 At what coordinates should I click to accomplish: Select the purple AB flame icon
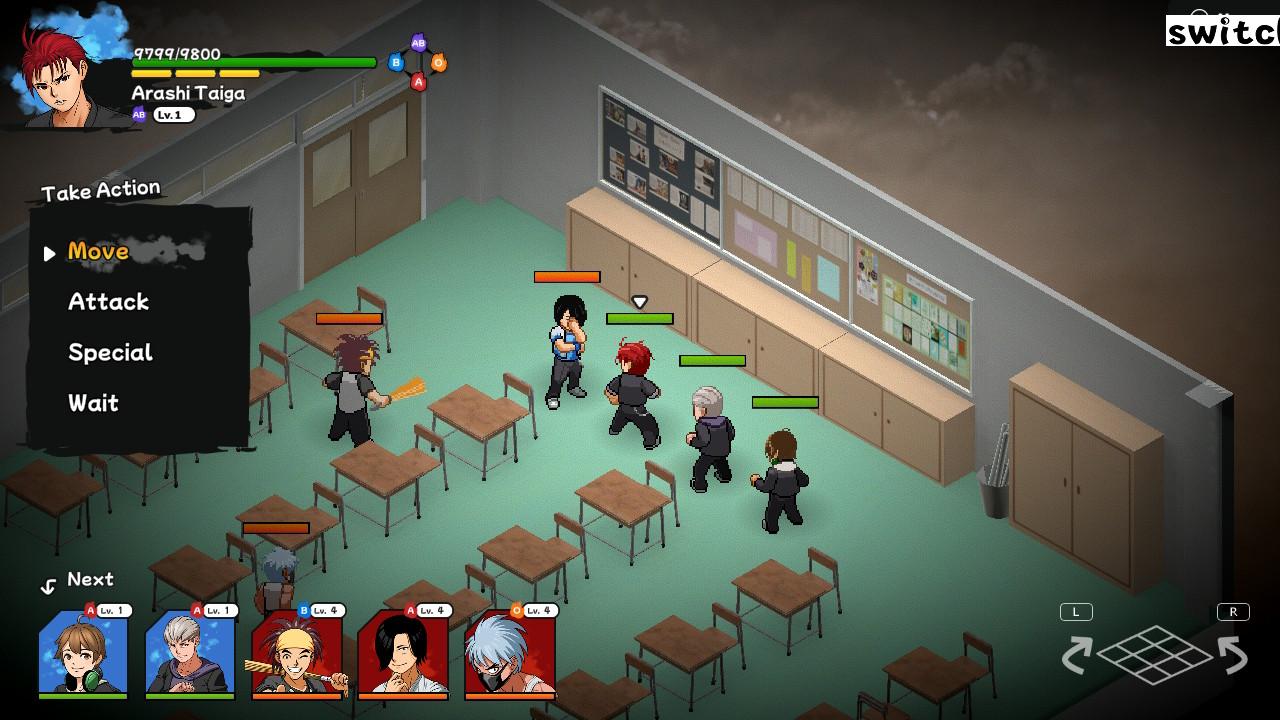coord(418,43)
